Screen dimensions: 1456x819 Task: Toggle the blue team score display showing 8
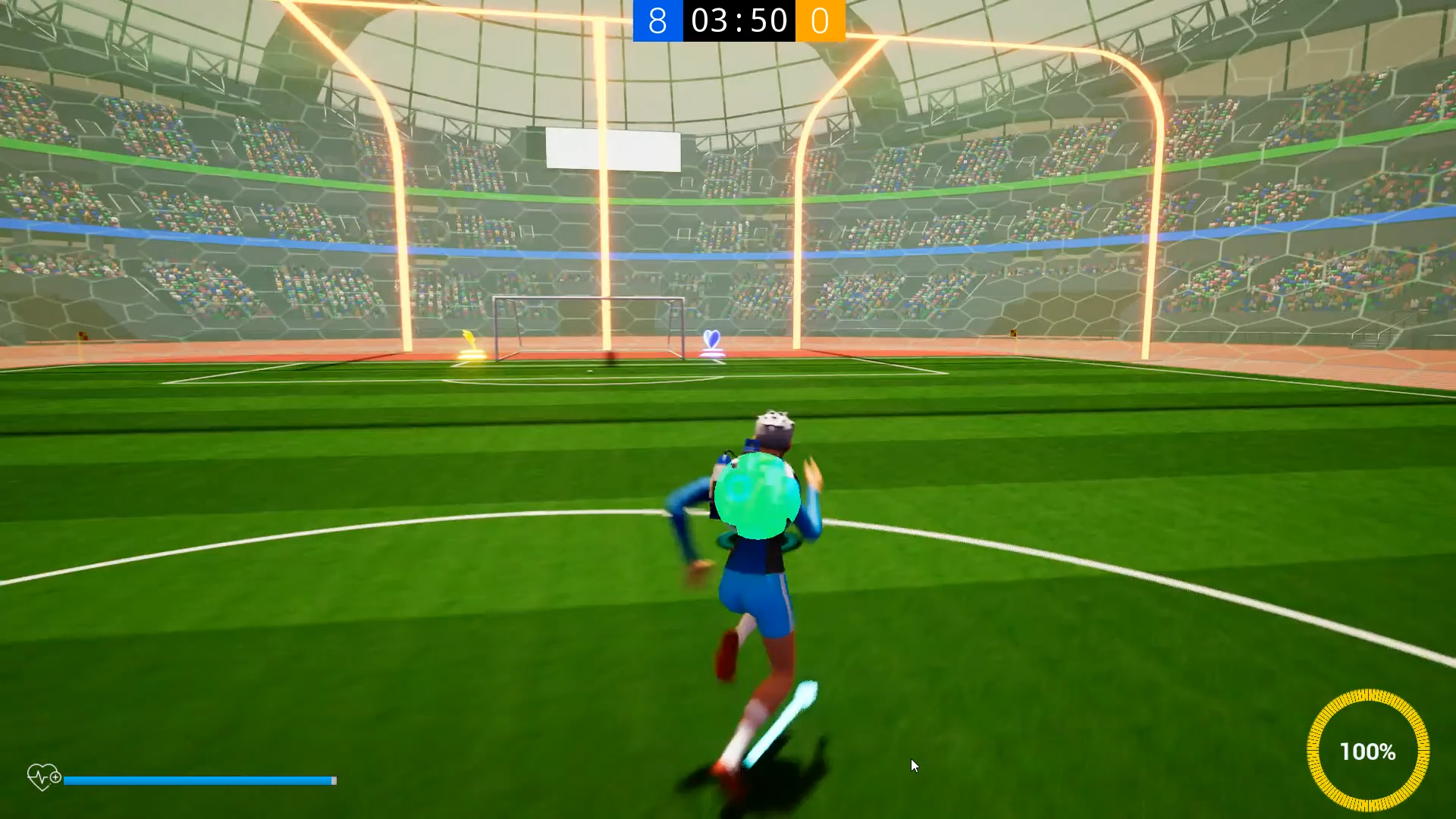pyautogui.click(x=657, y=21)
